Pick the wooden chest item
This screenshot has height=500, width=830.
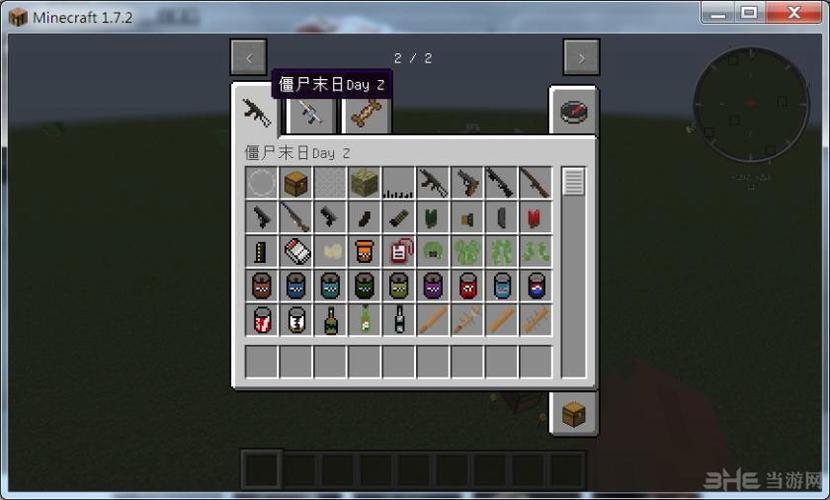[296, 183]
